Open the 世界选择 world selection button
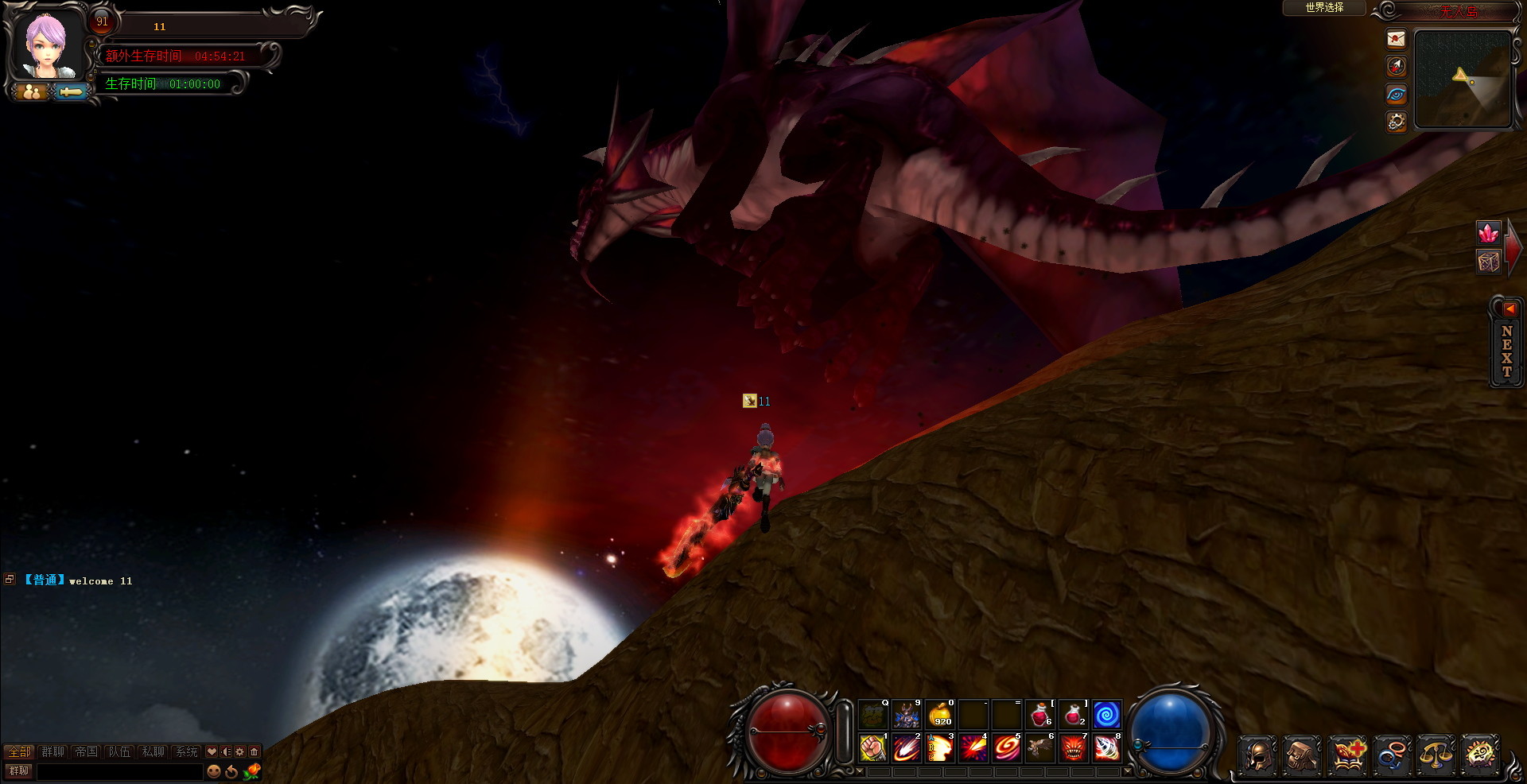1527x784 pixels. (1324, 8)
